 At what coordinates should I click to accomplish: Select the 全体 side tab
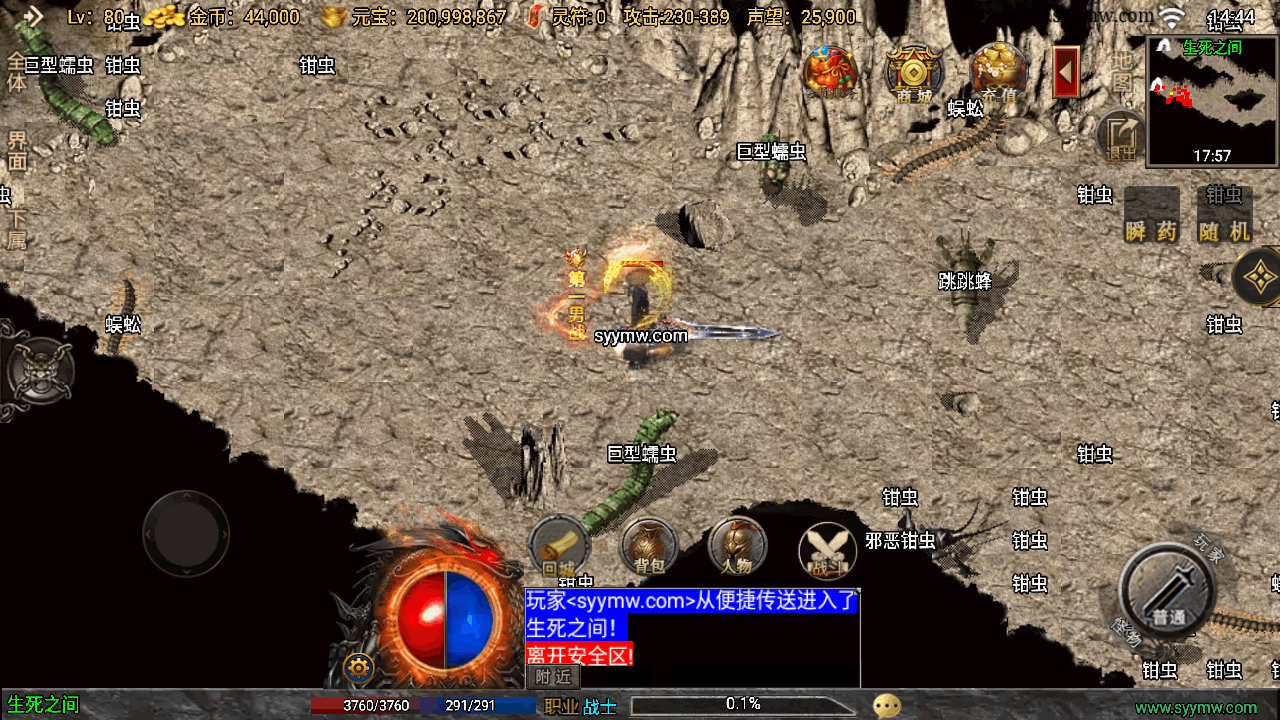click(x=16, y=73)
